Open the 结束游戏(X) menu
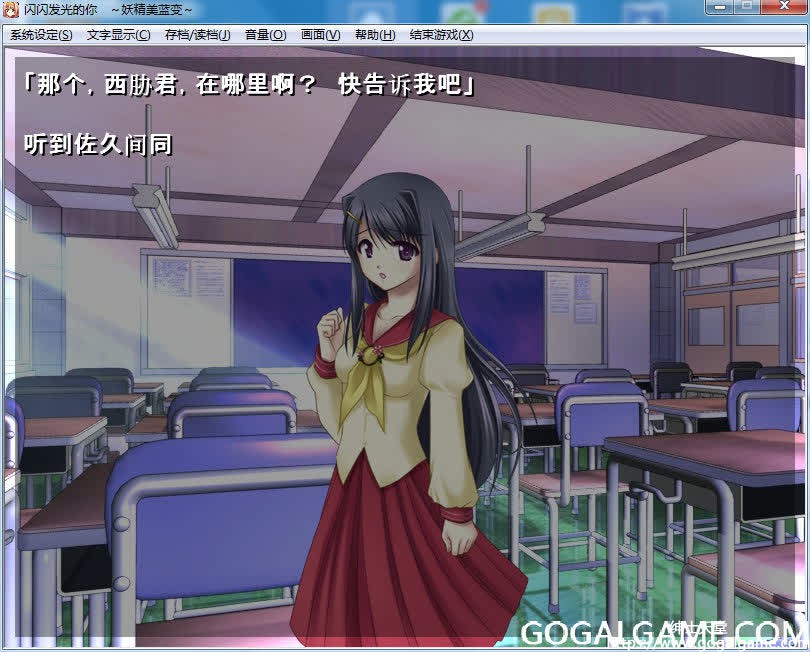 (441, 35)
